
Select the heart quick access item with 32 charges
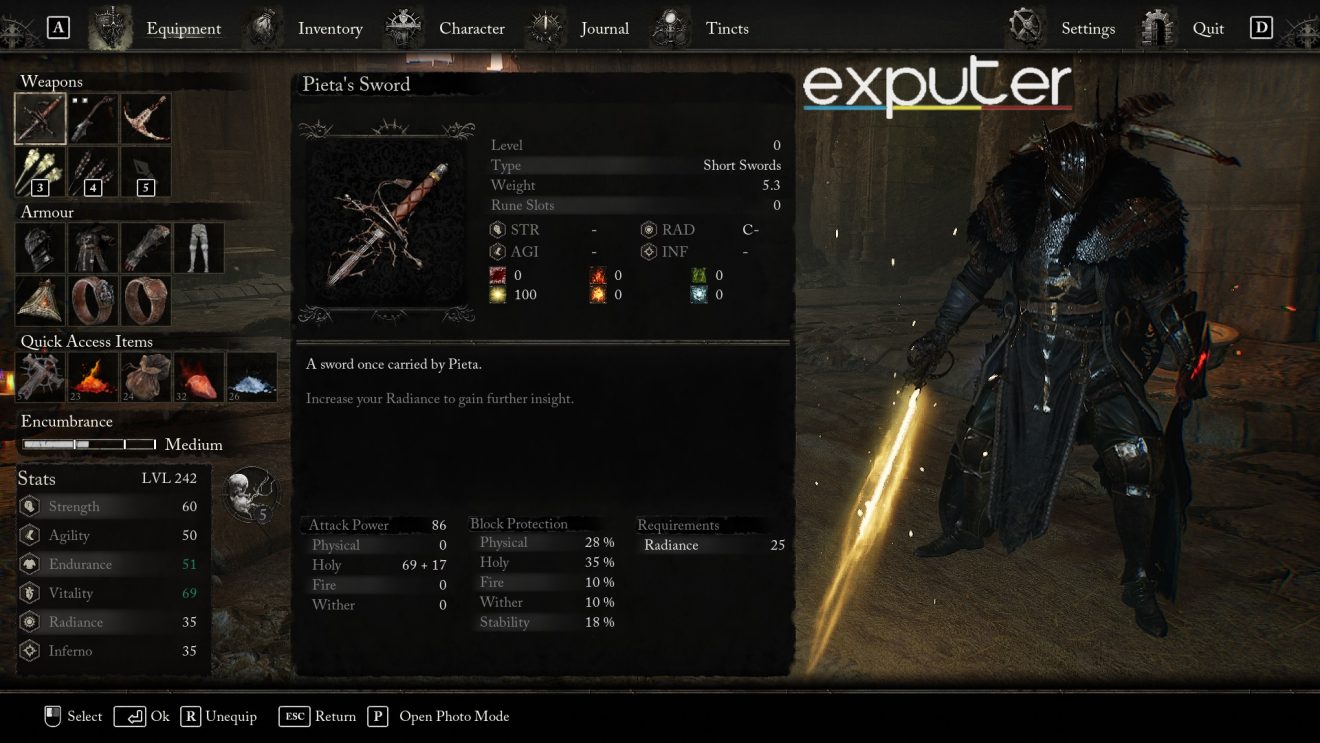[x=198, y=375]
